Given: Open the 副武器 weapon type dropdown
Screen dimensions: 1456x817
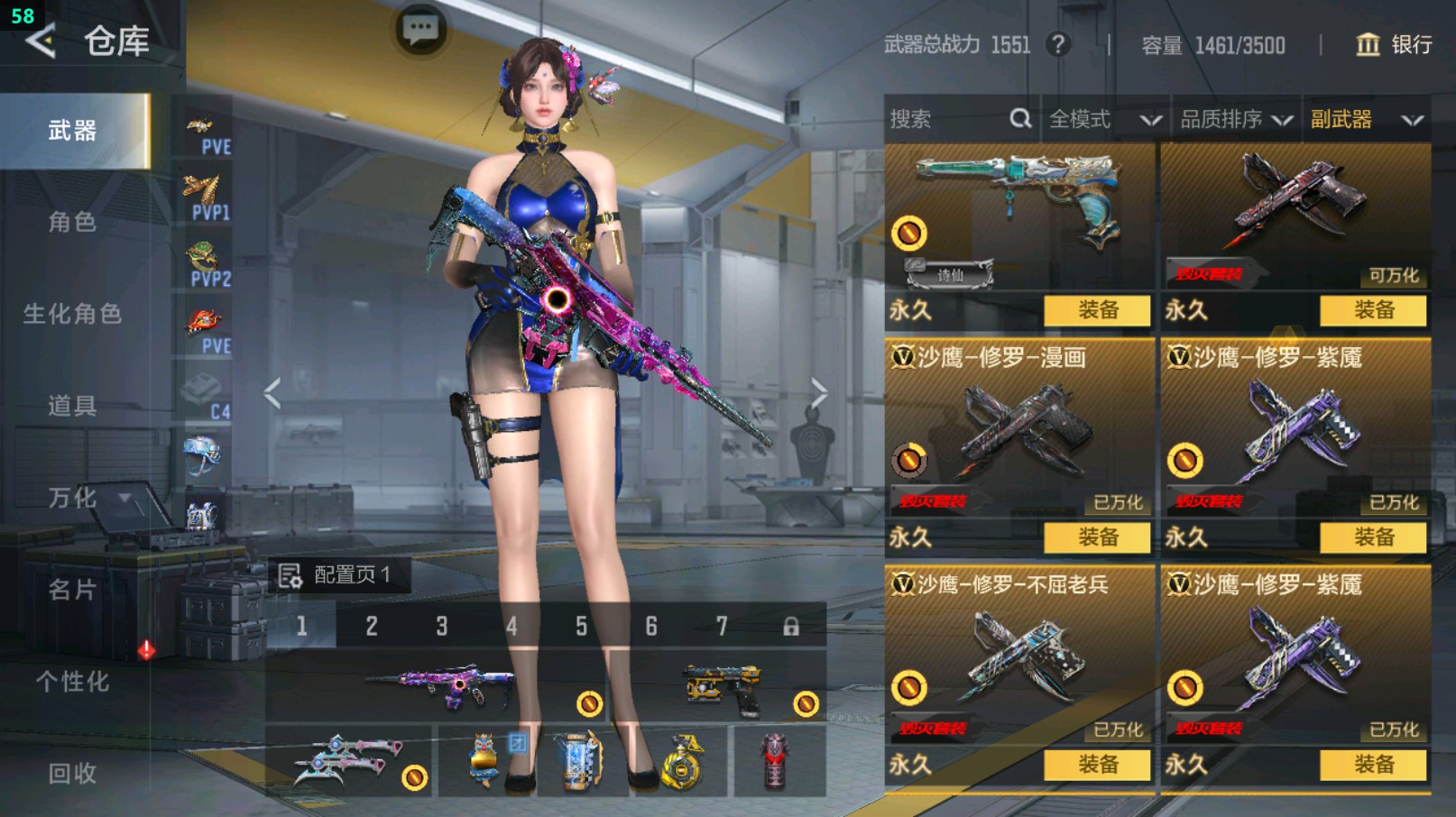Looking at the screenshot, I should [x=1366, y=119].
